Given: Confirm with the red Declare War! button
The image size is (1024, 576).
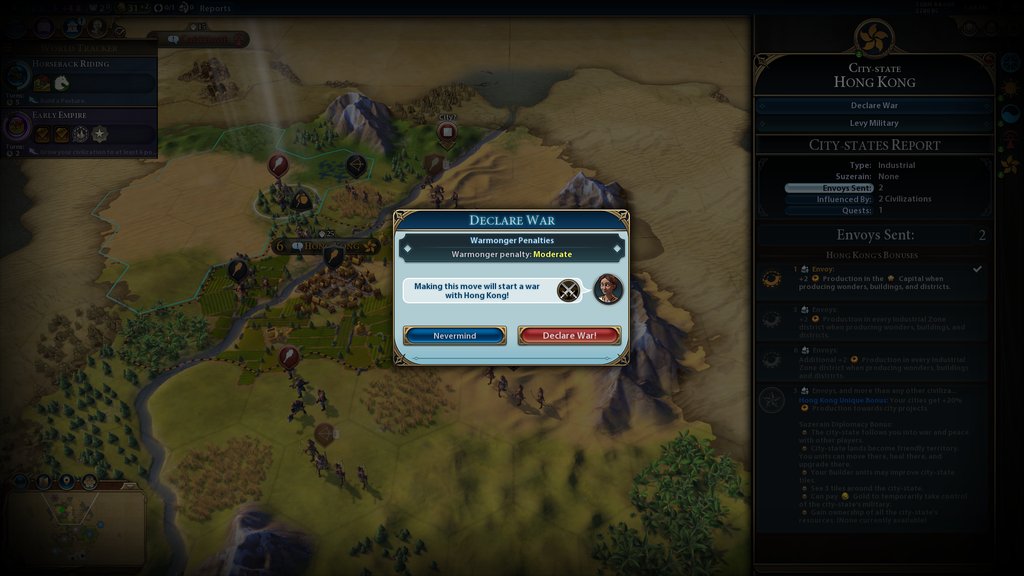Looking at the screenshot, I should coord(569,335).
